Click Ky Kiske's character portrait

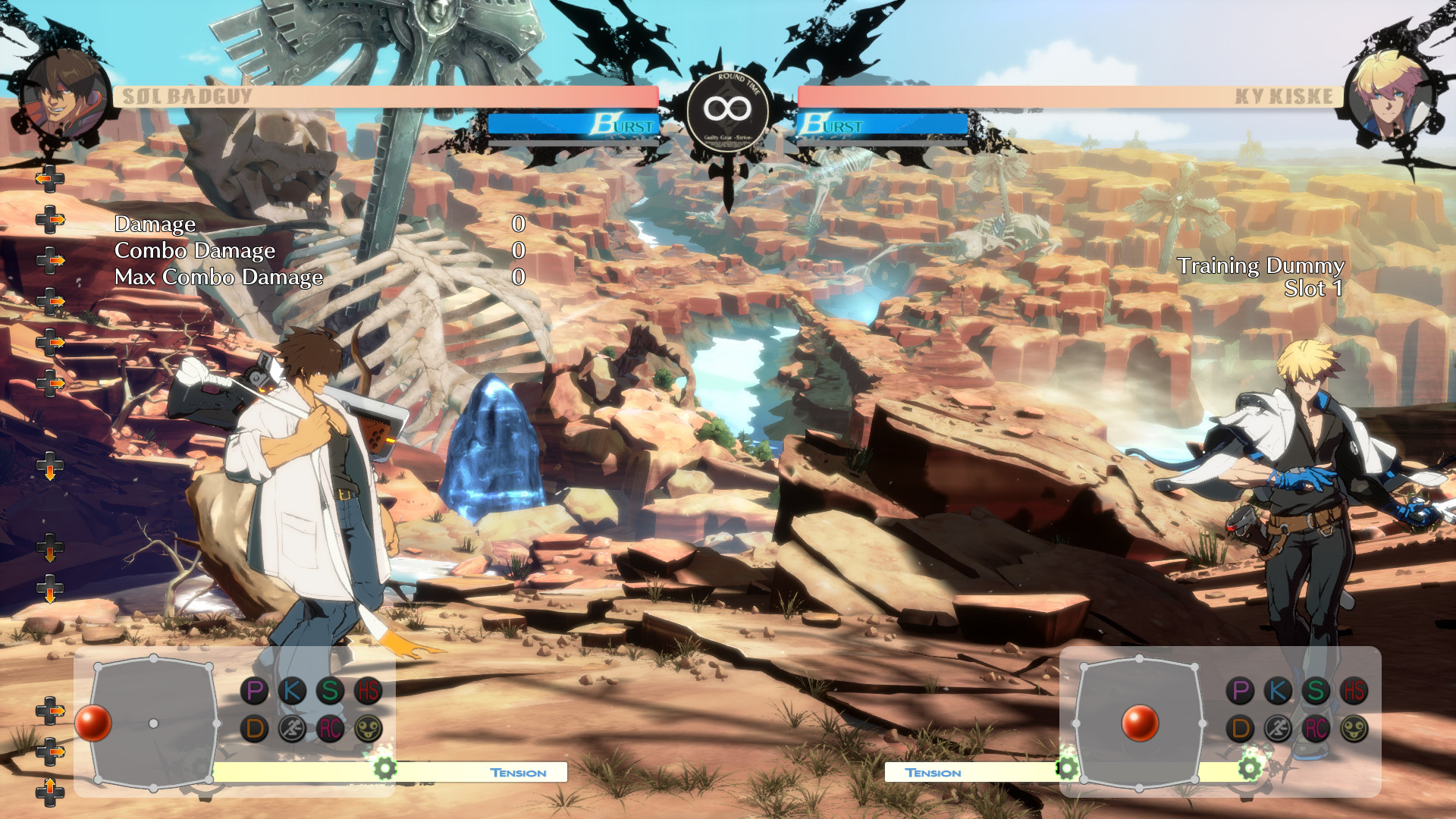pos(1389,95)
